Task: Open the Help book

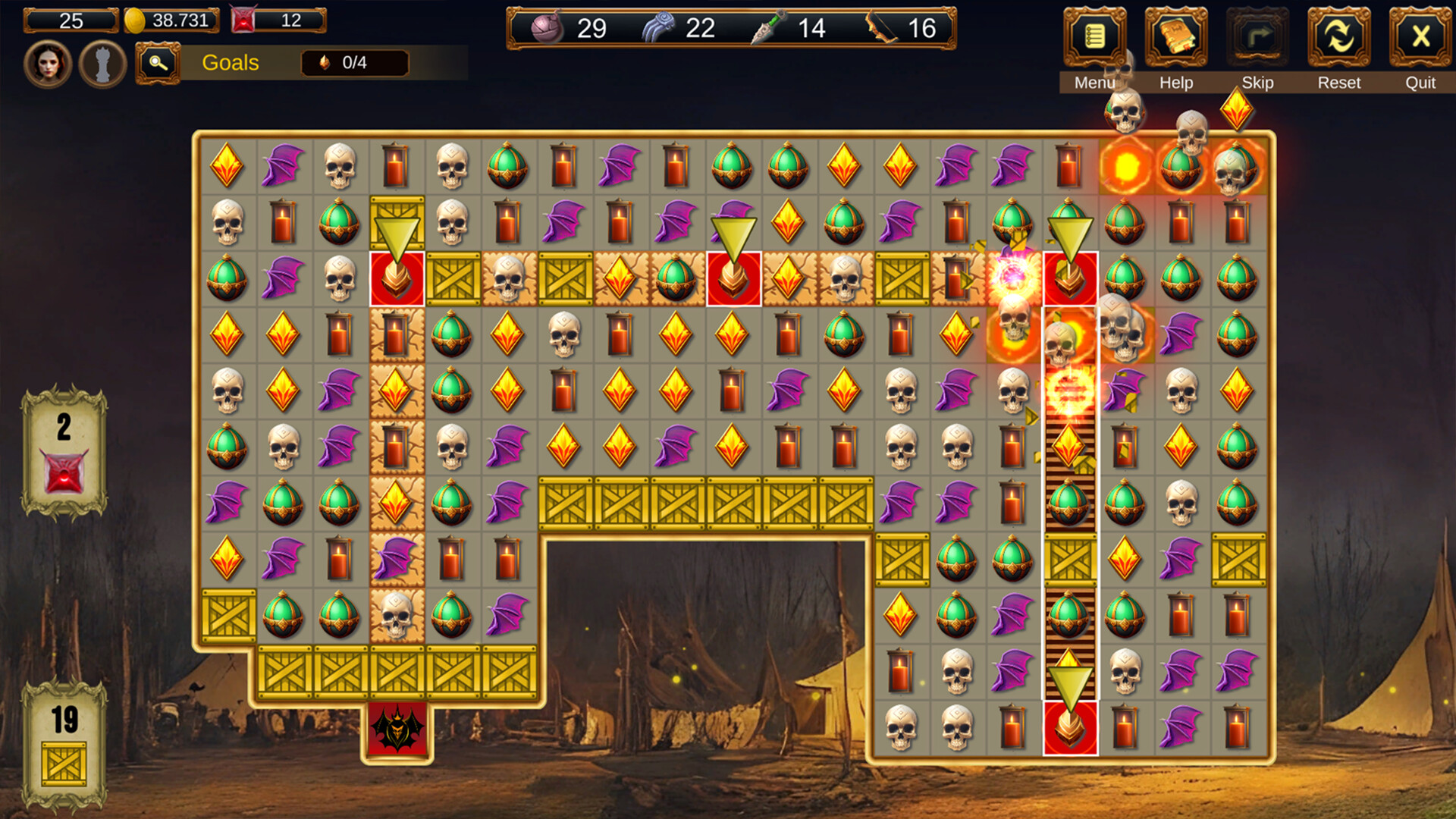Action: point(1175,38)
